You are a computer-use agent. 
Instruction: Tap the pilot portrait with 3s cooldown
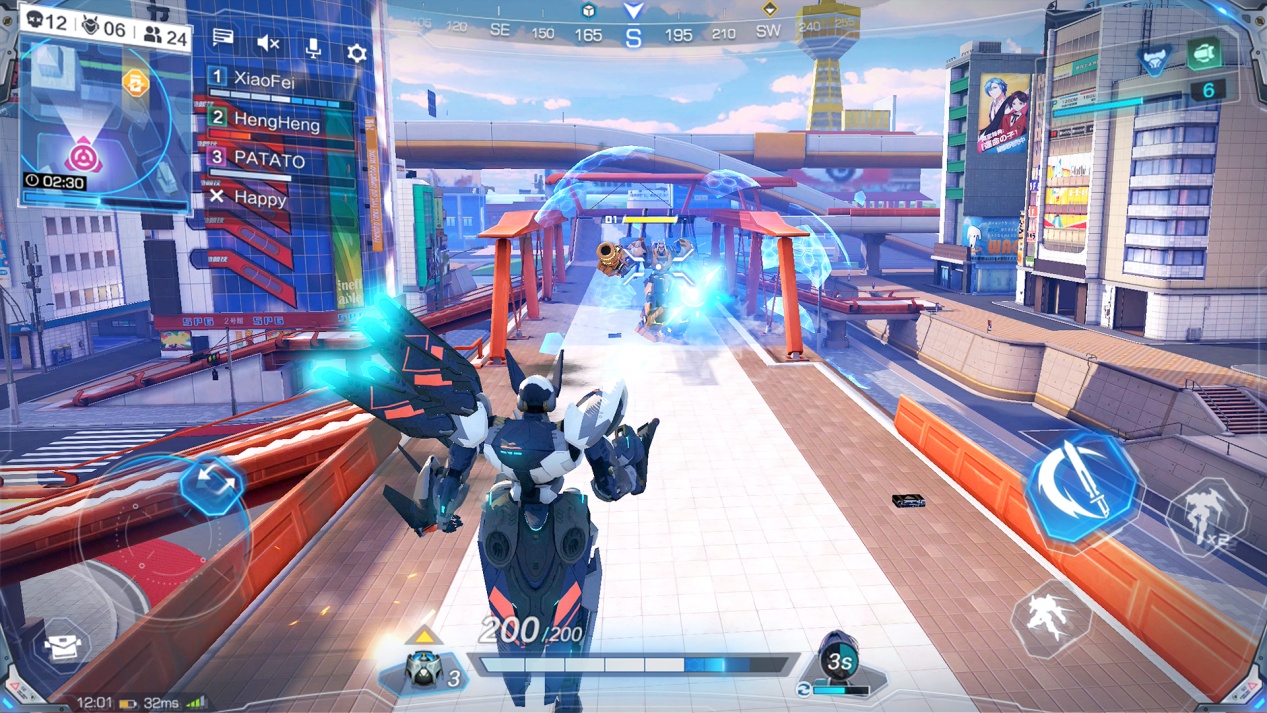838,658
